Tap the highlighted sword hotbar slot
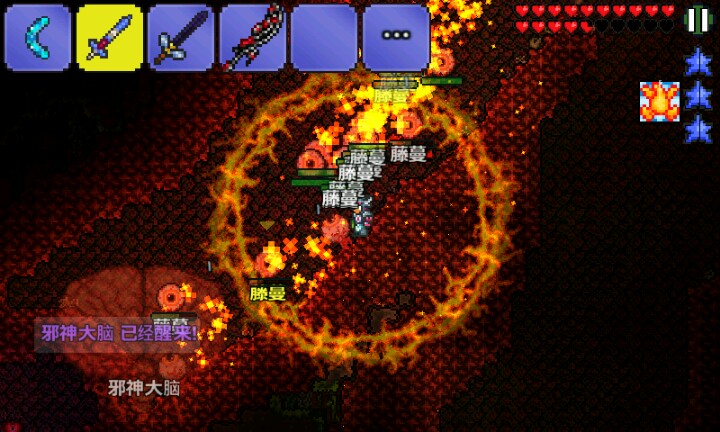720x432 pixels. tap(110, 38)
